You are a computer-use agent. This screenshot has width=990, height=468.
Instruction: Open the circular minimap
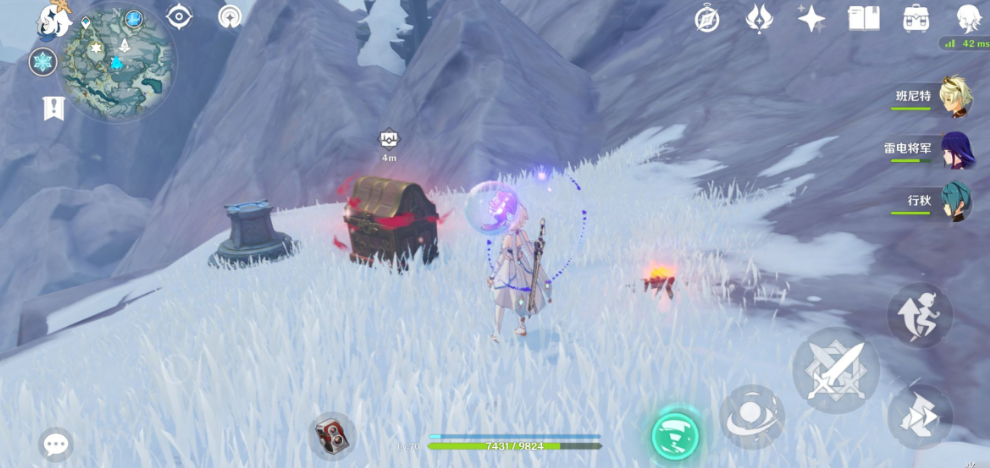pyautogui.click(x=117, y=63)
